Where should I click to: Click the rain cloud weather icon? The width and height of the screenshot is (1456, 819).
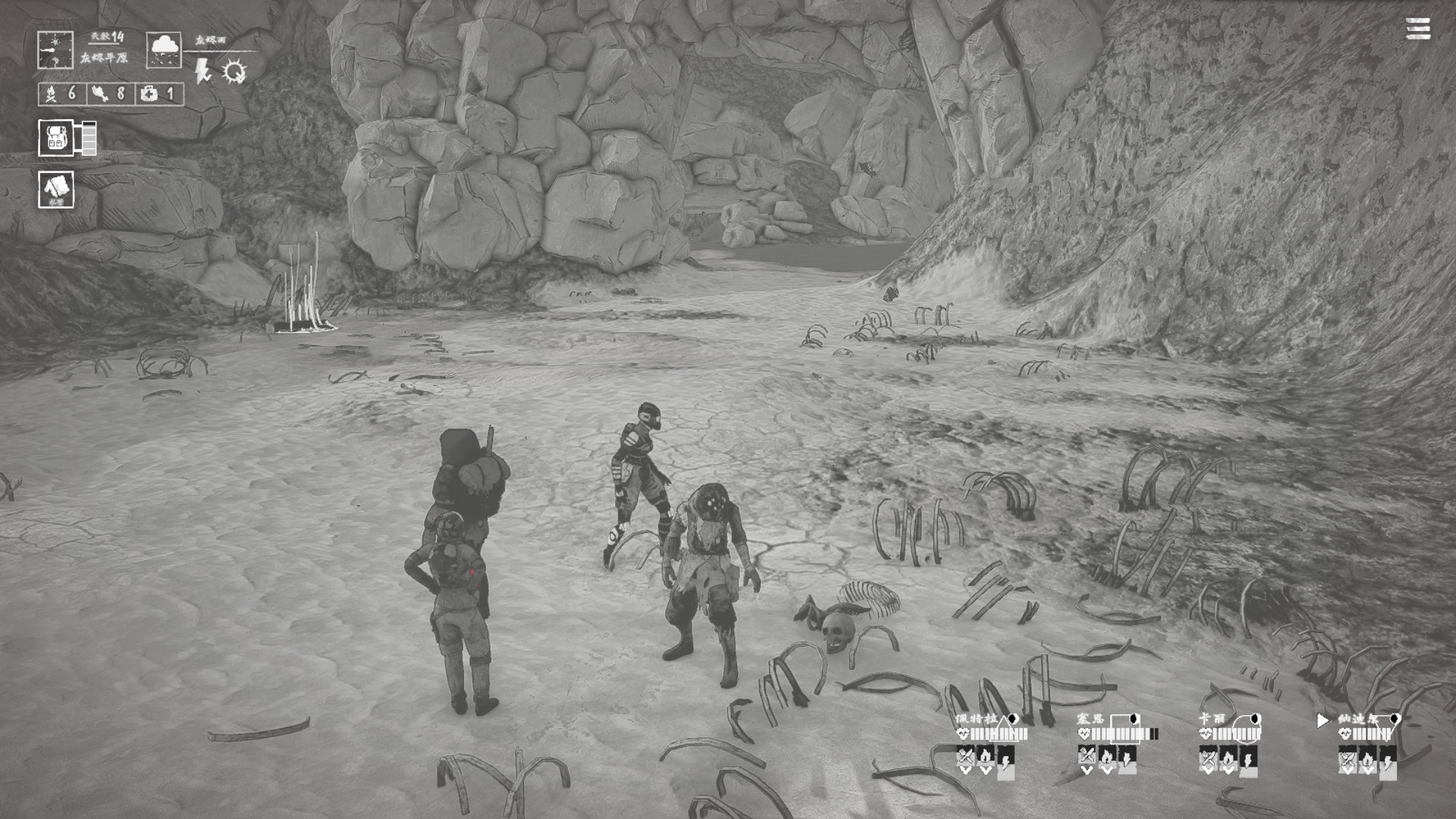164,50
